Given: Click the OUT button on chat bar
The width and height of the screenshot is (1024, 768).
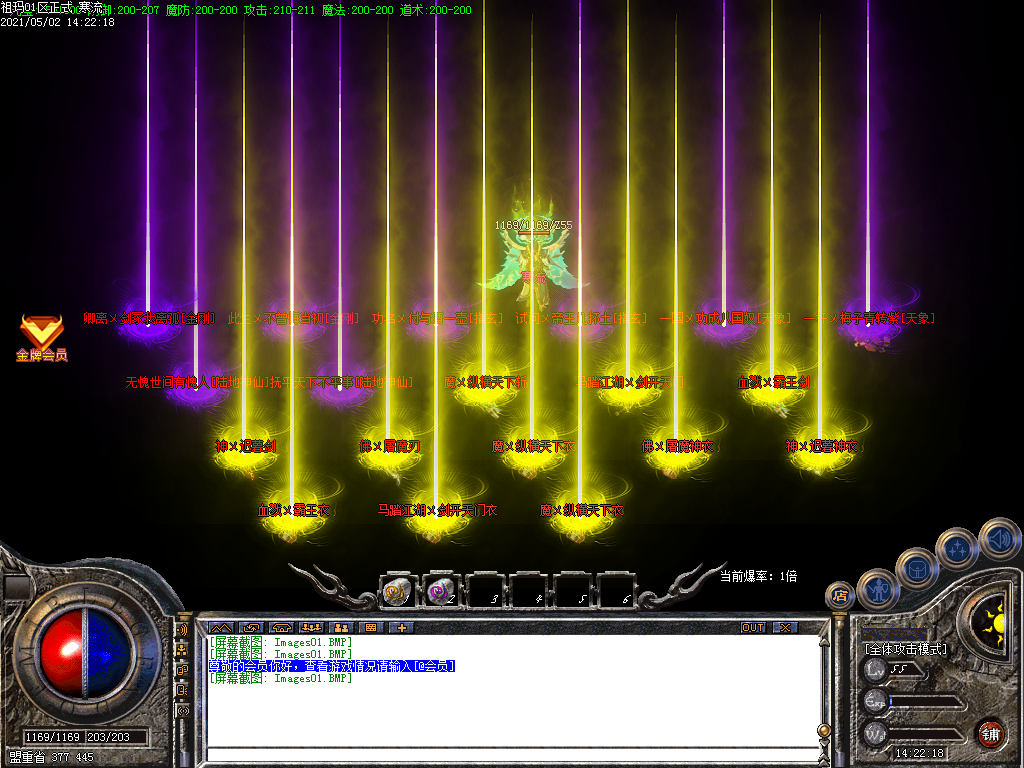Looking at the screenshot, I should pyautogui.click(x=752, y=628).
